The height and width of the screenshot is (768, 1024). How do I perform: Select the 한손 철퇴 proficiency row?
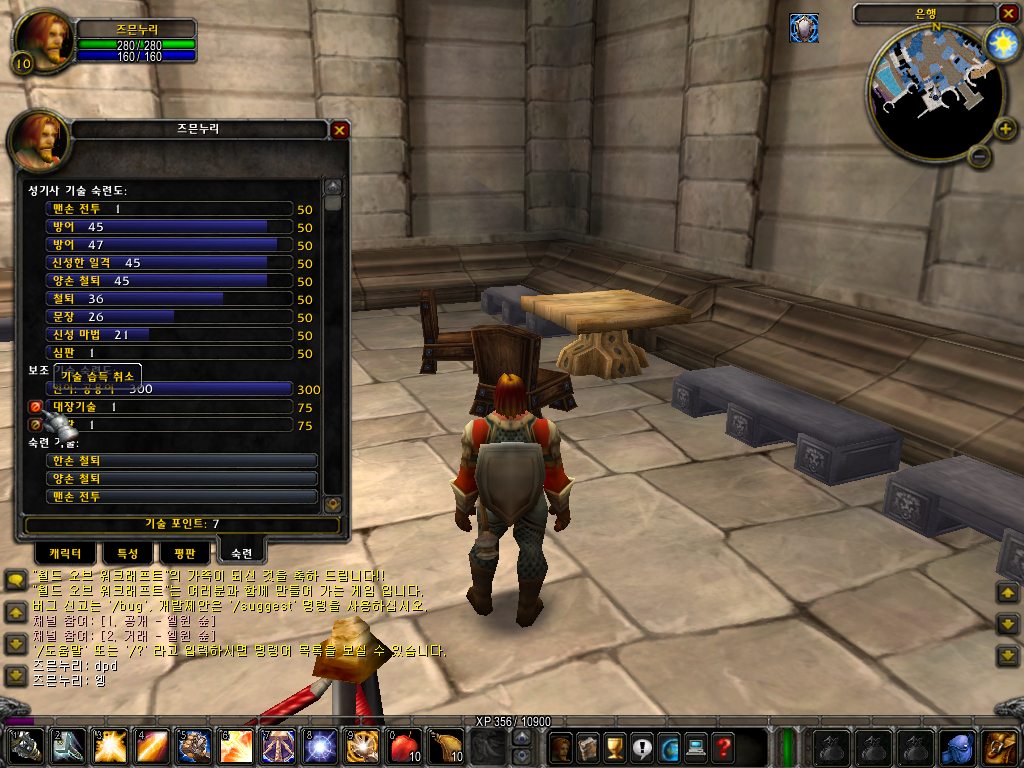(182, 461)
